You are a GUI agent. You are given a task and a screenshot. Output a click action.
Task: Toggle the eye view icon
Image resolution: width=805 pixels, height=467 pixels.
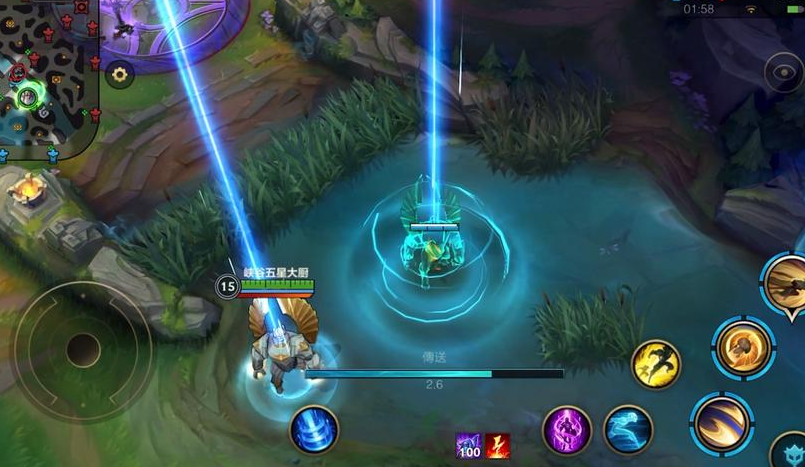[783, 73]
